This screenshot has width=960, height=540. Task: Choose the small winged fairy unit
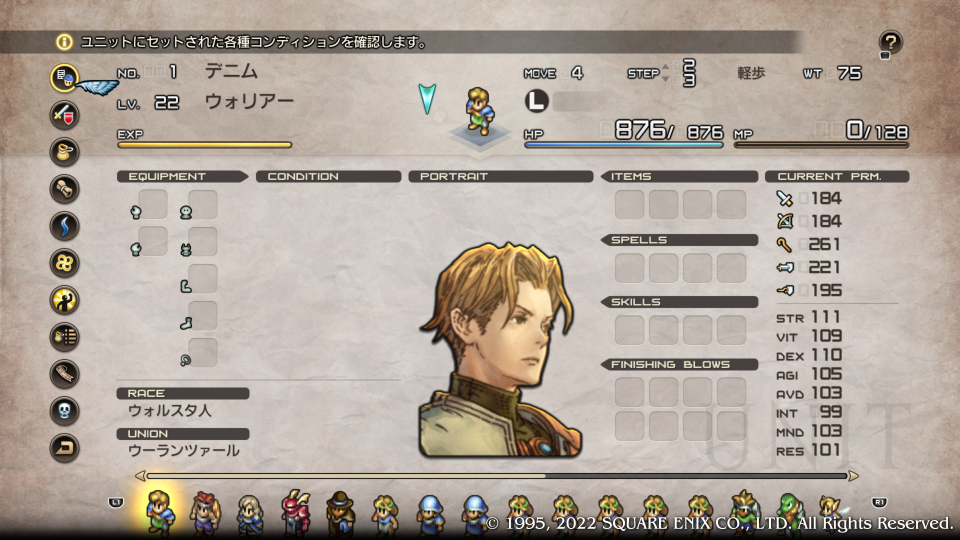[x=829, y=508]
